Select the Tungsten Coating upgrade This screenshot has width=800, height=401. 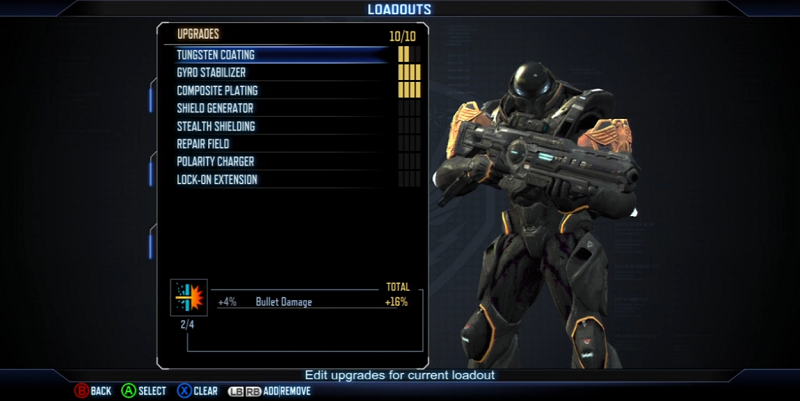pyautogui.click(x=216, y=54)
